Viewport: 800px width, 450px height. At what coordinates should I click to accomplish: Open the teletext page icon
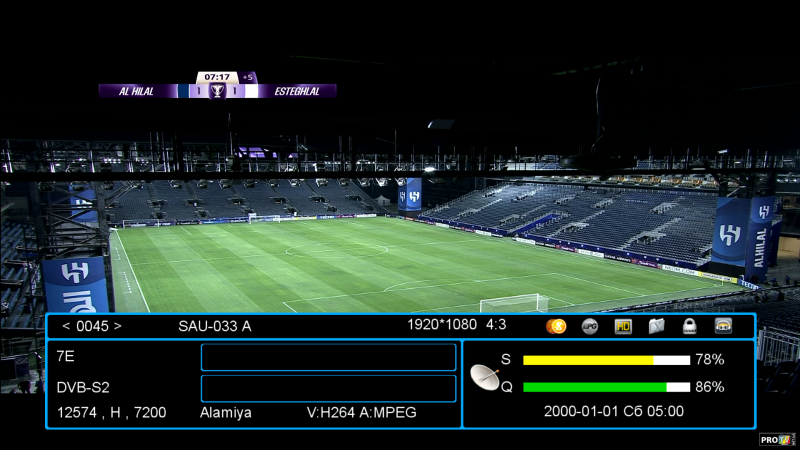(x=656, y=326)
